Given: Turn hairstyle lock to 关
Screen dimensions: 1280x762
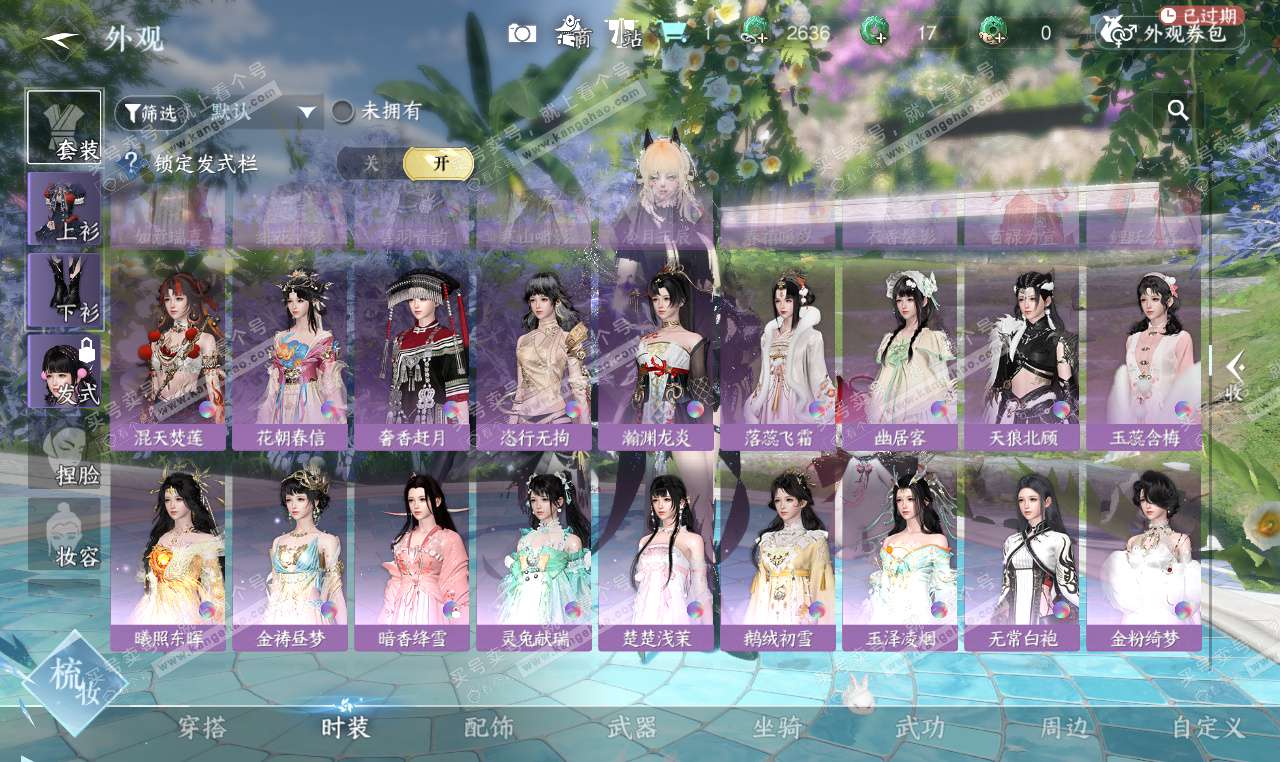Looking at the screenshot, I should pyautogui.click(x=371, y=164).
